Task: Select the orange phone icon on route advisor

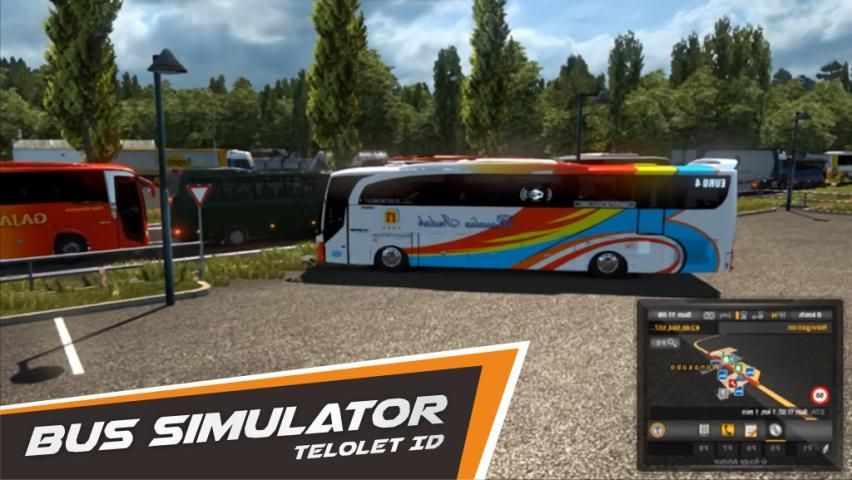Action: coord(728,430)
